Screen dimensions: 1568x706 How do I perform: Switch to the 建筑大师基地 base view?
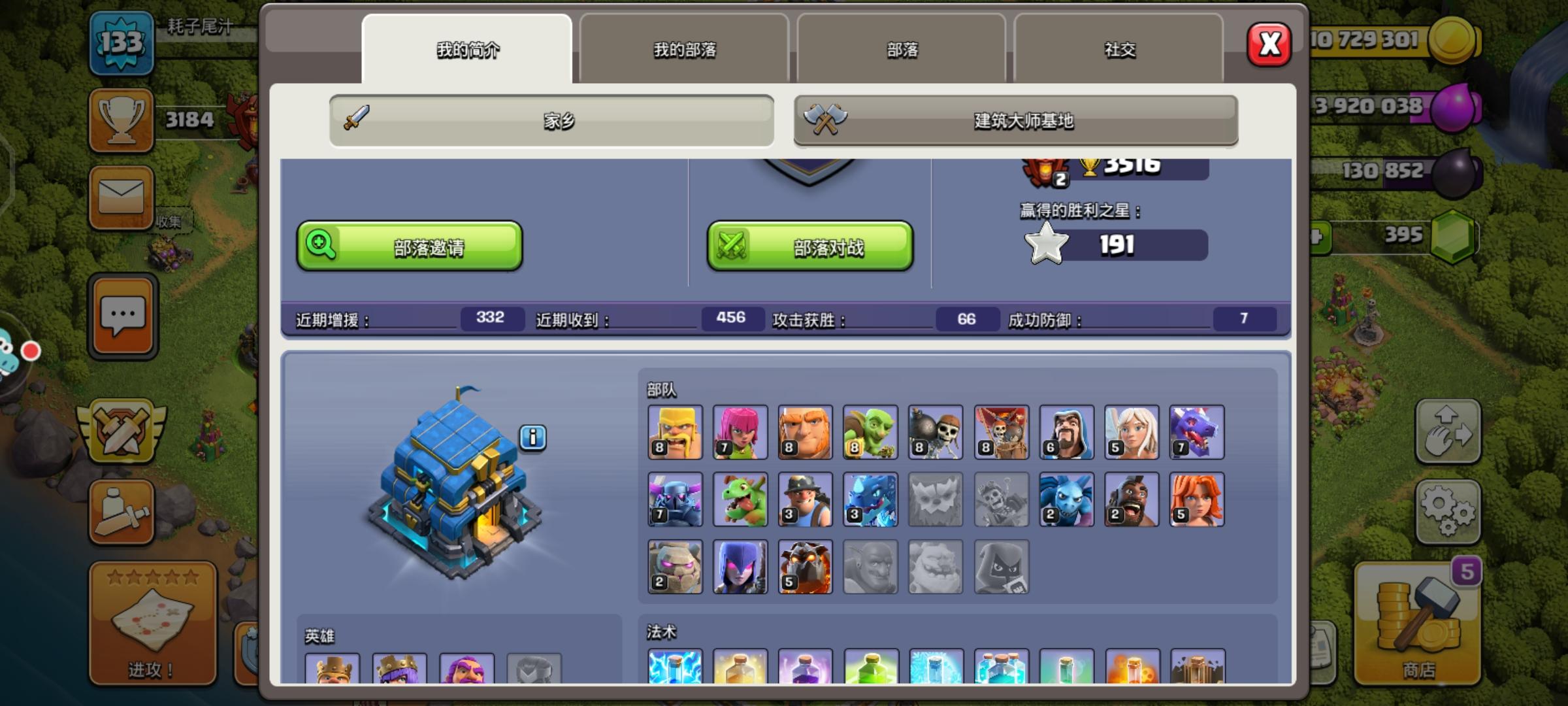point(1015,120)
